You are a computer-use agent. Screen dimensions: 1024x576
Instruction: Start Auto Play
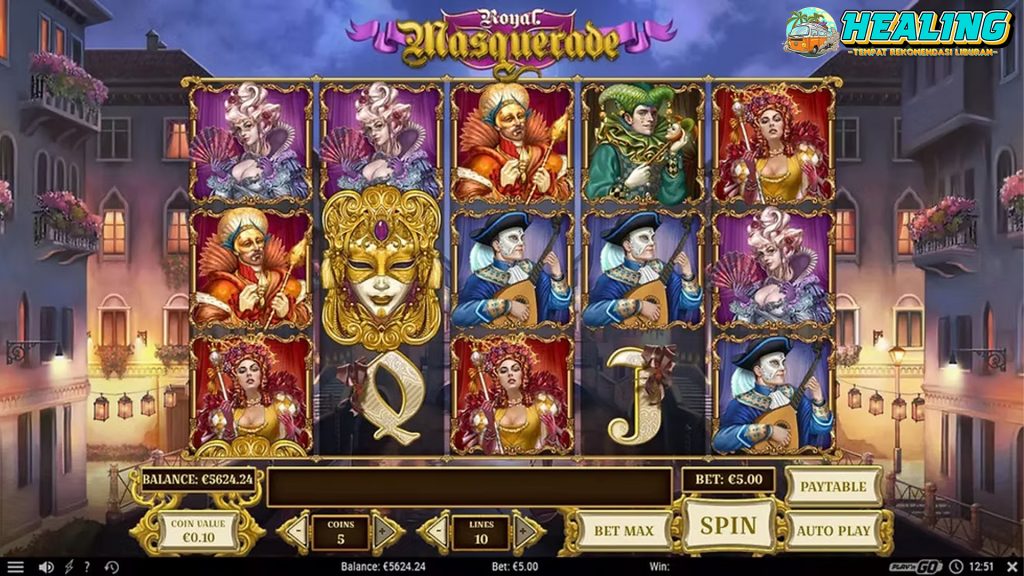(833, 530)
